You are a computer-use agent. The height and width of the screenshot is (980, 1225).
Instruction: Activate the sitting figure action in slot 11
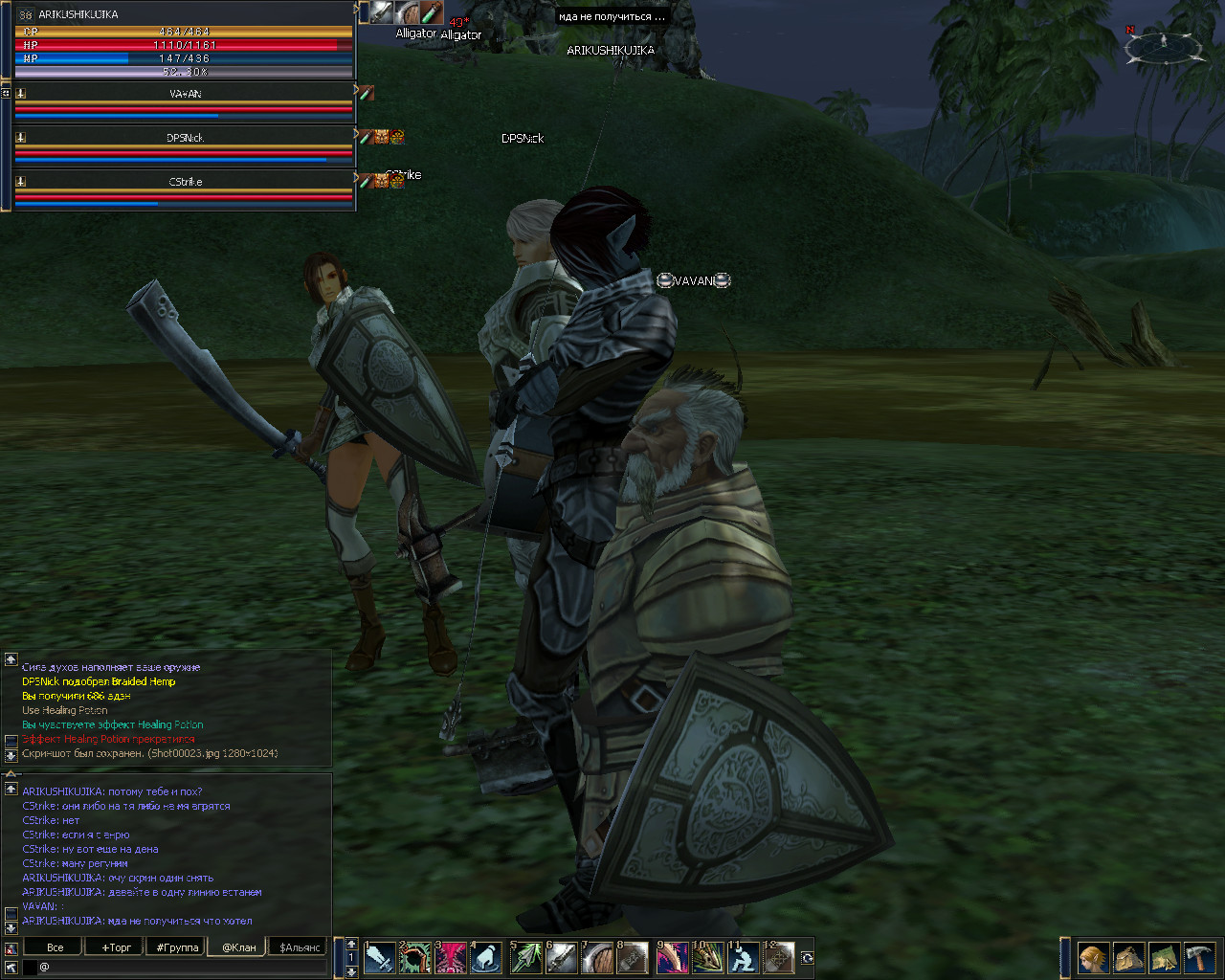[x=743, y=957]
